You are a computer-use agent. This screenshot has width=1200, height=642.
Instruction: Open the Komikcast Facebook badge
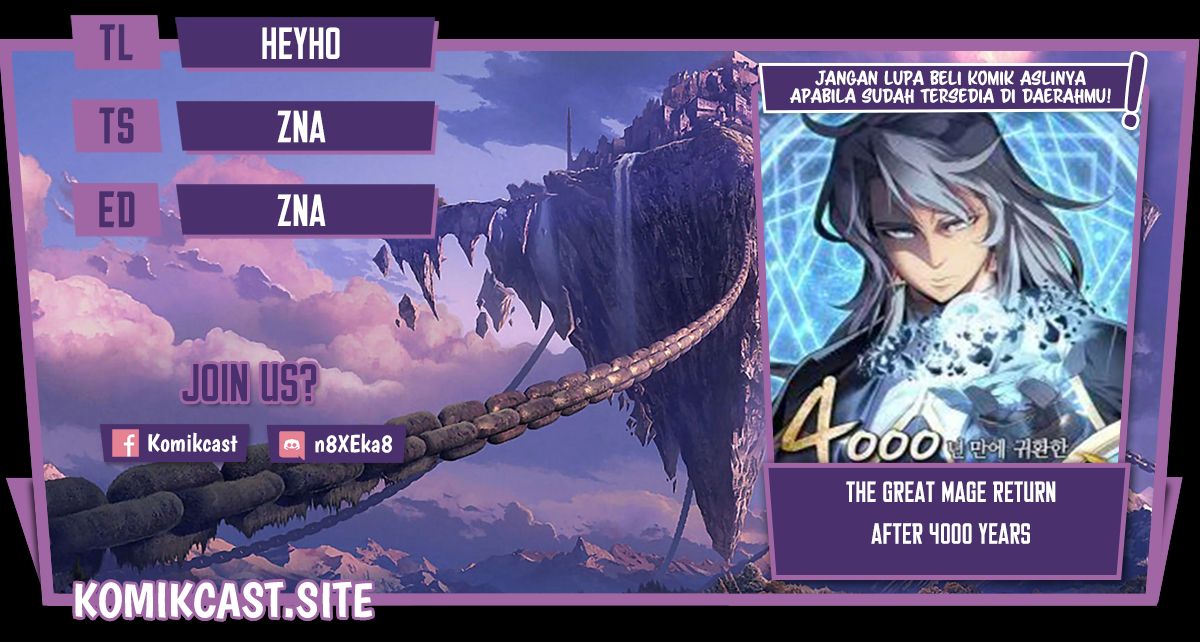coord(177,443)
